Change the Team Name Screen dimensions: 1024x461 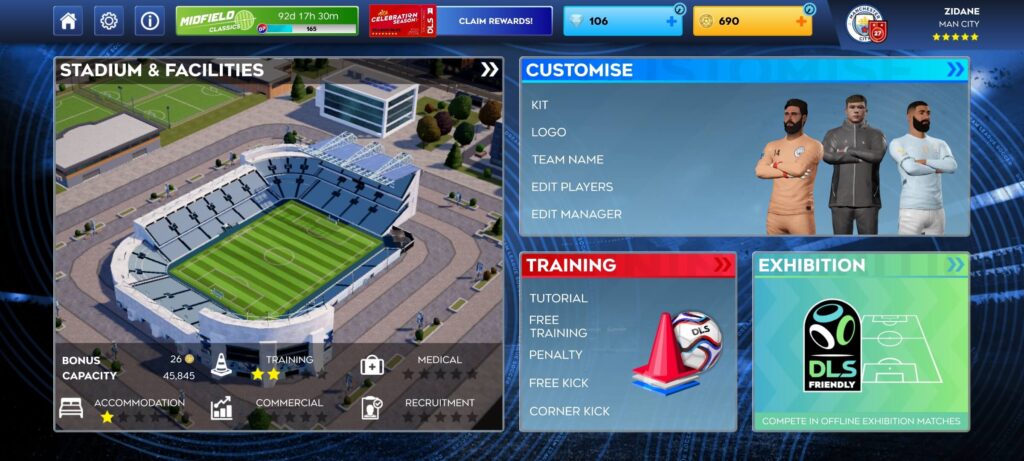(567, 160)
